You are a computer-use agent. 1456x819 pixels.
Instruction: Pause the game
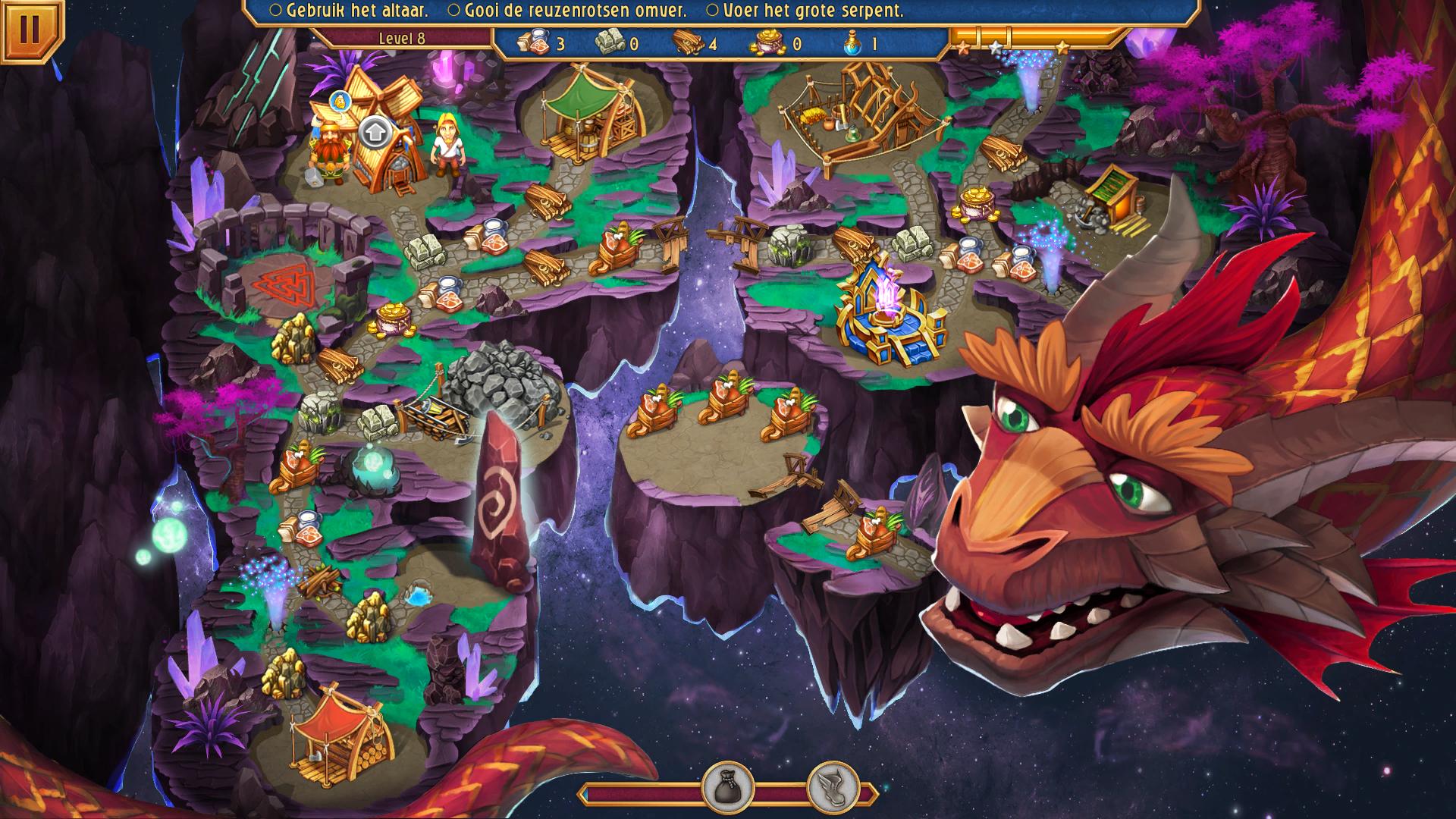(x=30, y=29)
